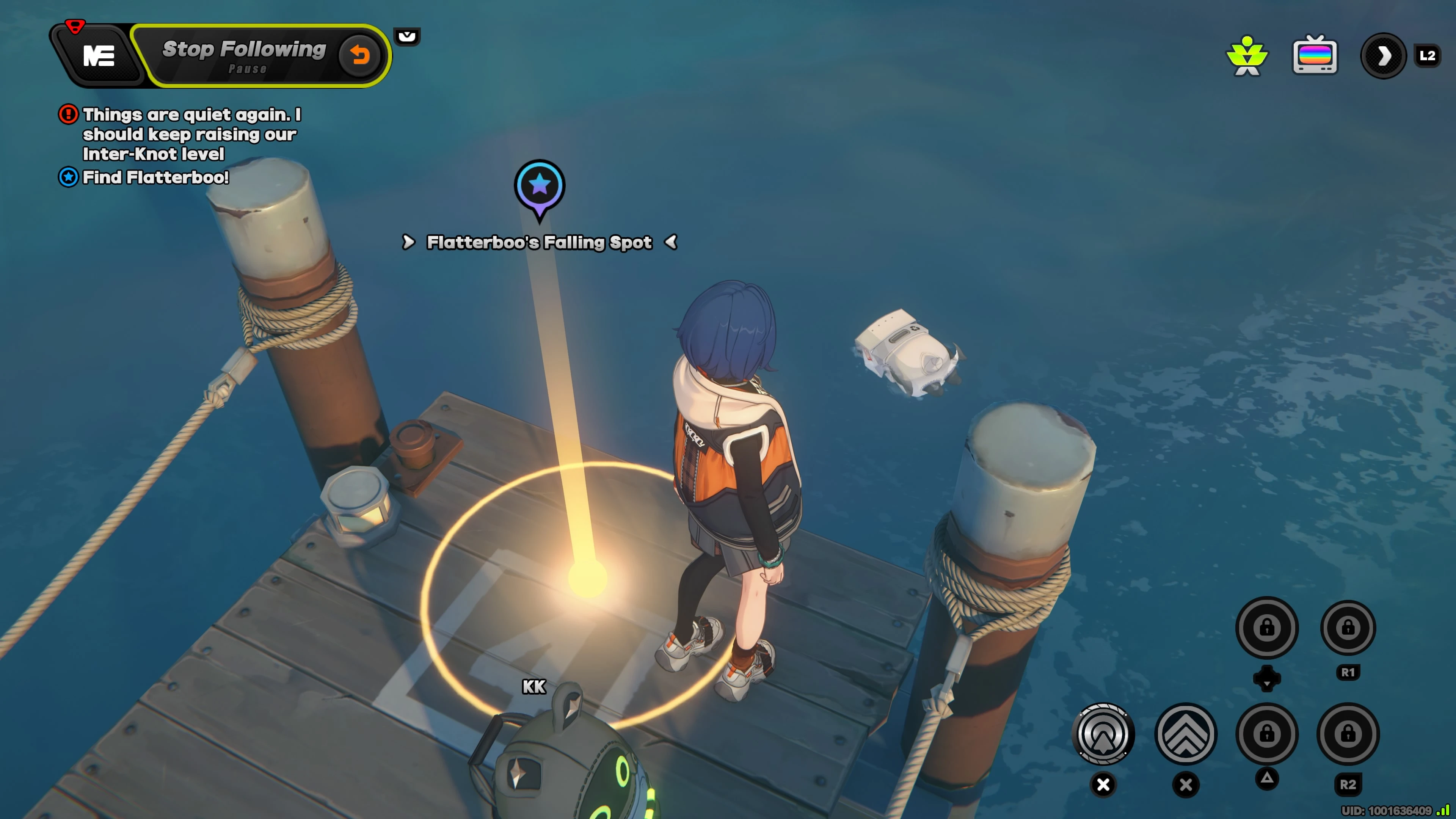Click the Flatterboo's Falling Spot star marker

point(539,186)
